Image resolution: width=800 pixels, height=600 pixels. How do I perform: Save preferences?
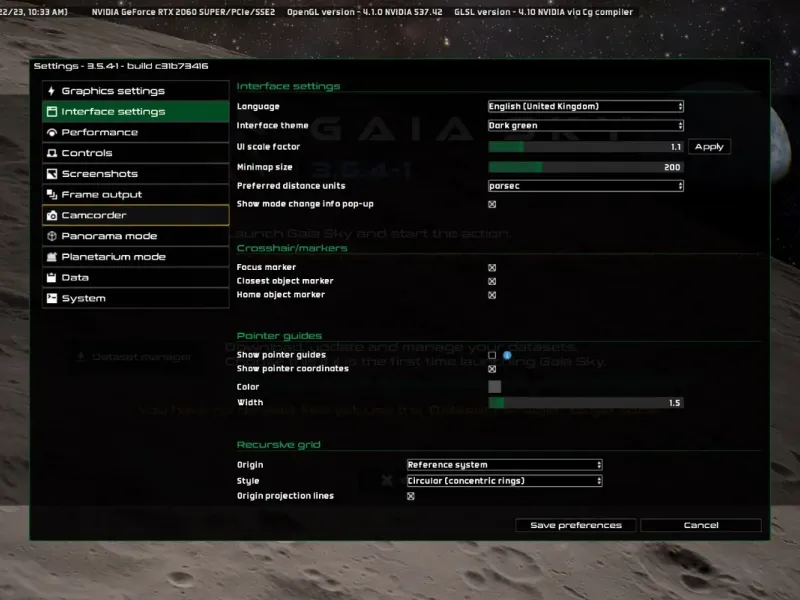(576, 525)
